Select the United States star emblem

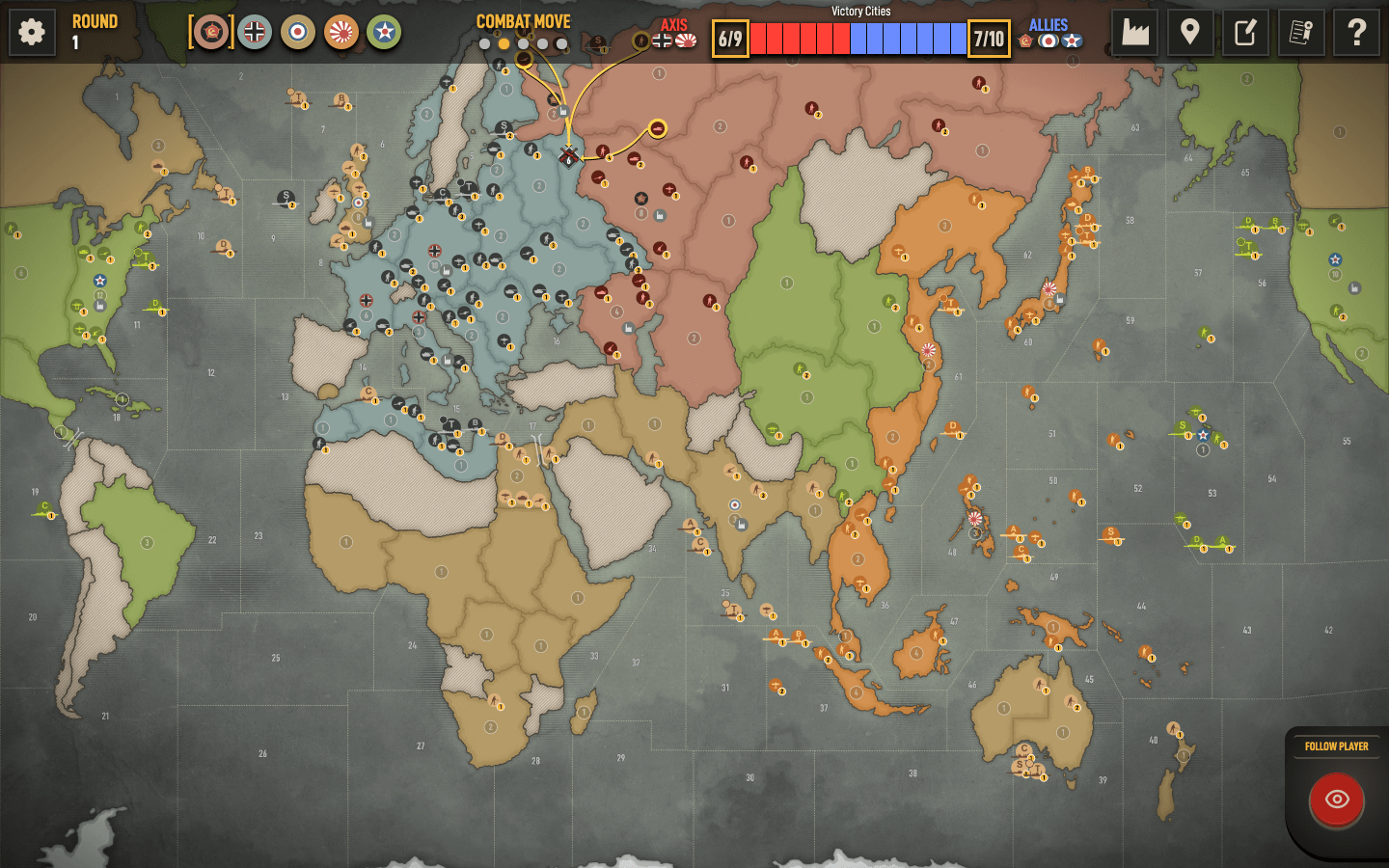click(x=384, y=33)
